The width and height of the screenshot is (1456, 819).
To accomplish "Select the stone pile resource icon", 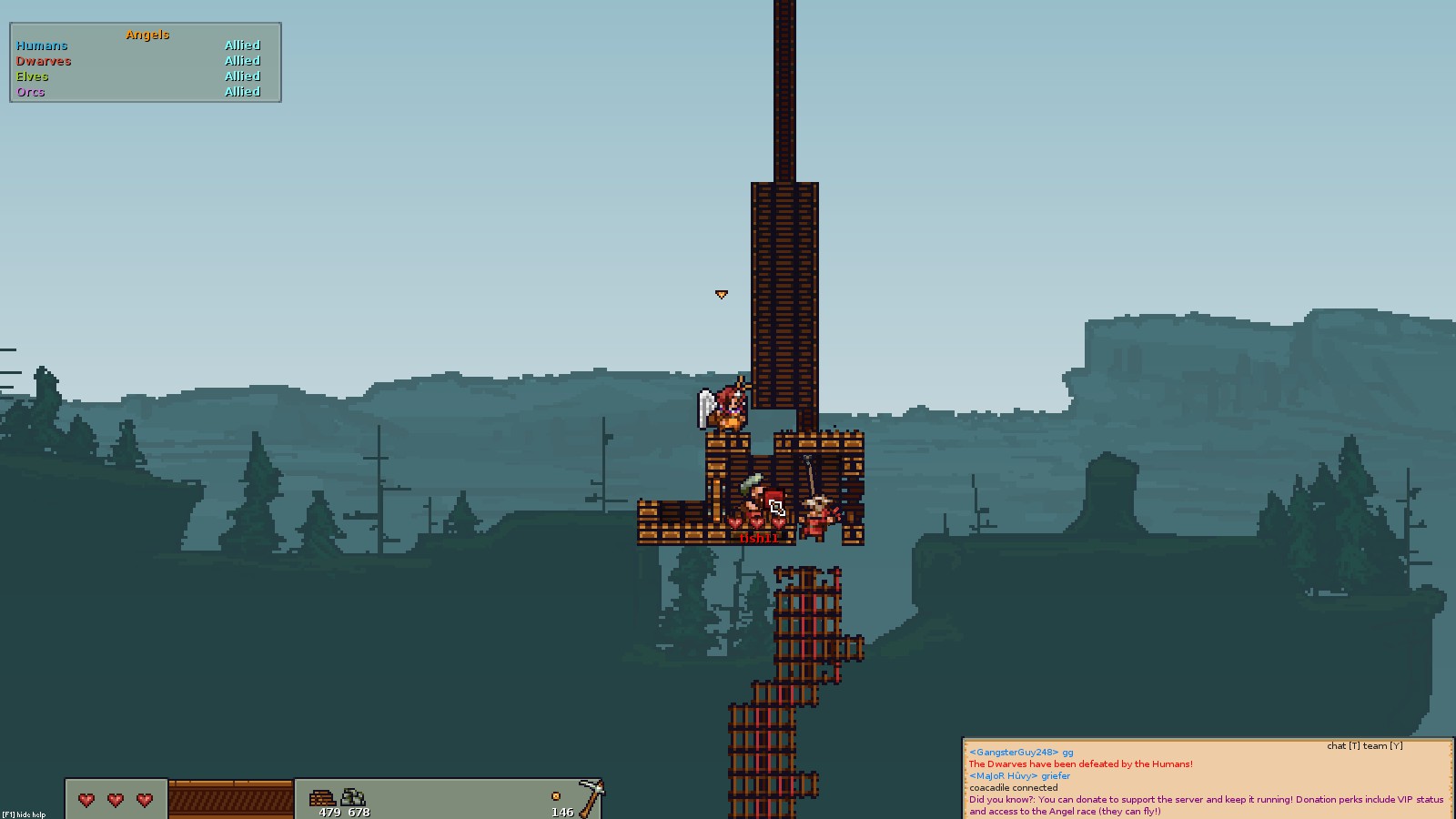I will point(353,798).
